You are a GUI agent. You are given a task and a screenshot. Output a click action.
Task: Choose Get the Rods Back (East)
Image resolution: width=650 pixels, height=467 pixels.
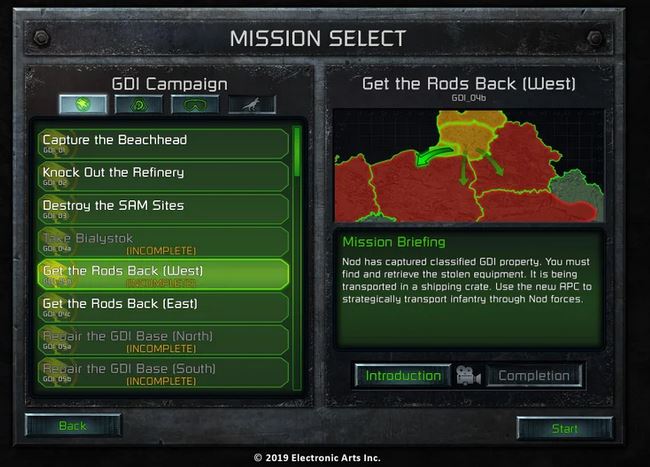click(x=164, y=305)
